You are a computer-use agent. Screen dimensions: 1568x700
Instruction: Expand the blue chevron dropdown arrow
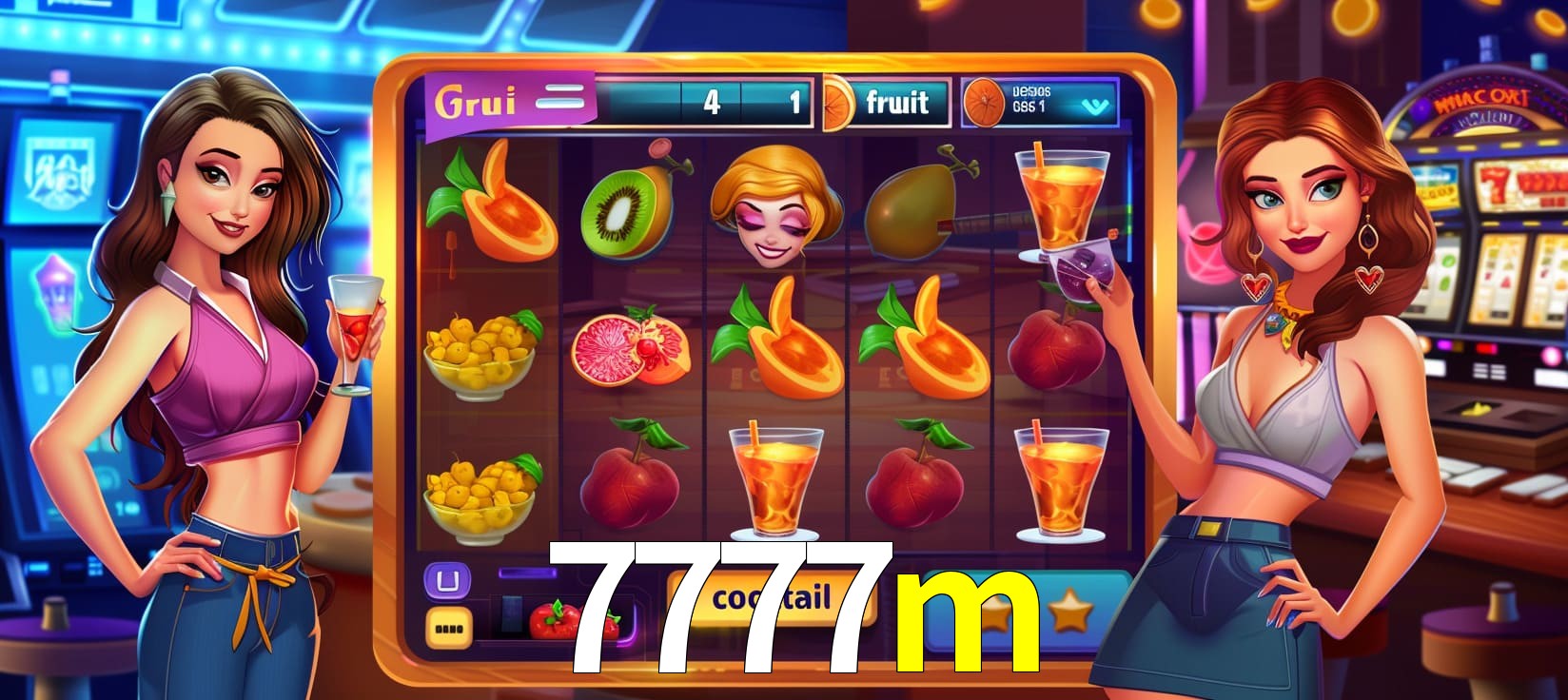pyautogui.click(x=1089, y=107)
